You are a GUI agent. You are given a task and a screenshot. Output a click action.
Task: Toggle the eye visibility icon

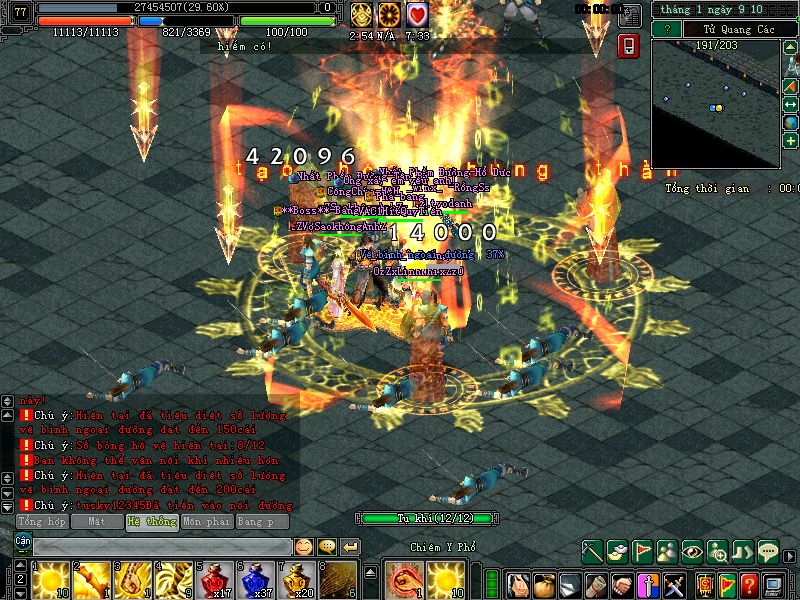point(692,550)
